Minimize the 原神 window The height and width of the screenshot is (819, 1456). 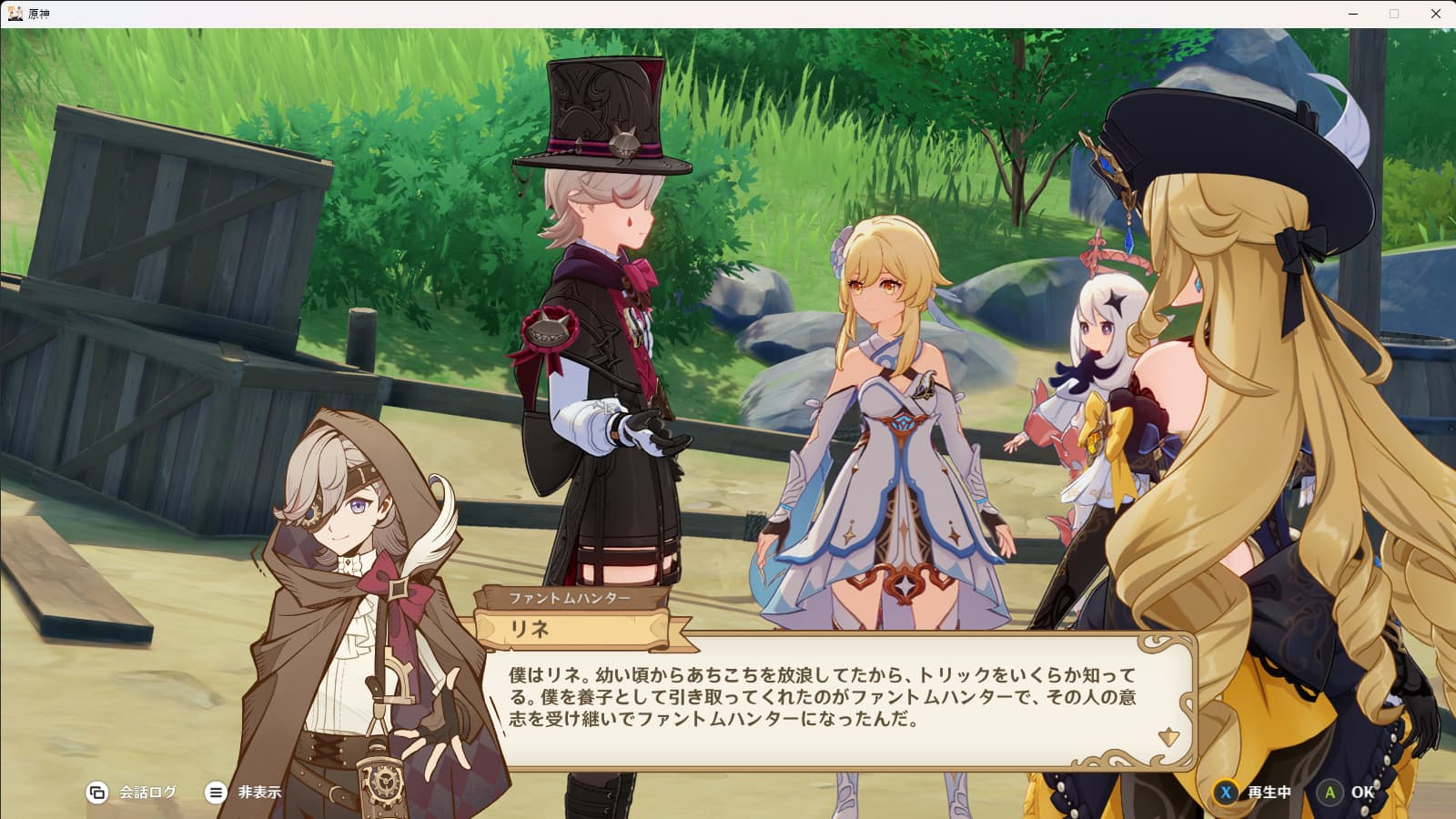1353,14
